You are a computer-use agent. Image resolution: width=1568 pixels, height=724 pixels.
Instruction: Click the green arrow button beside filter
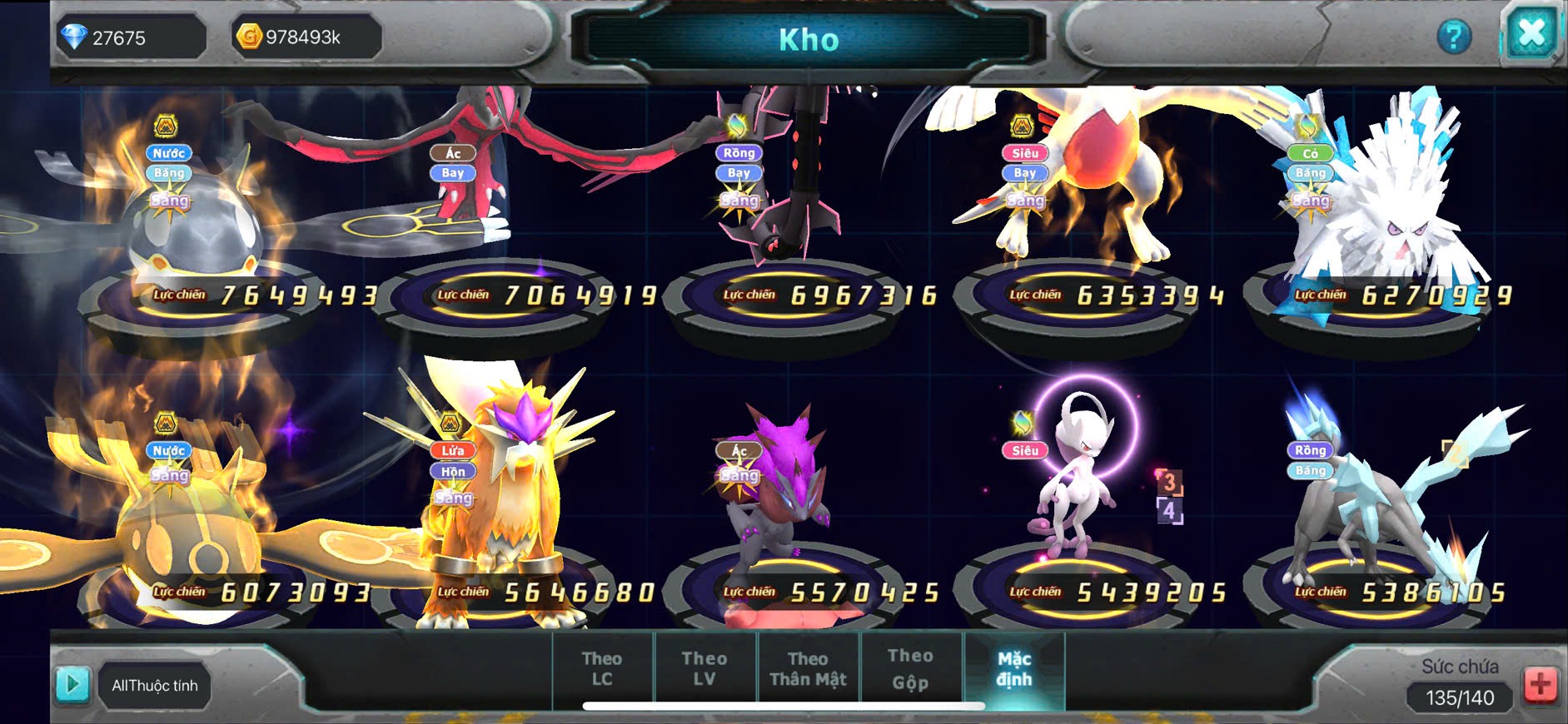coord(72,685)
